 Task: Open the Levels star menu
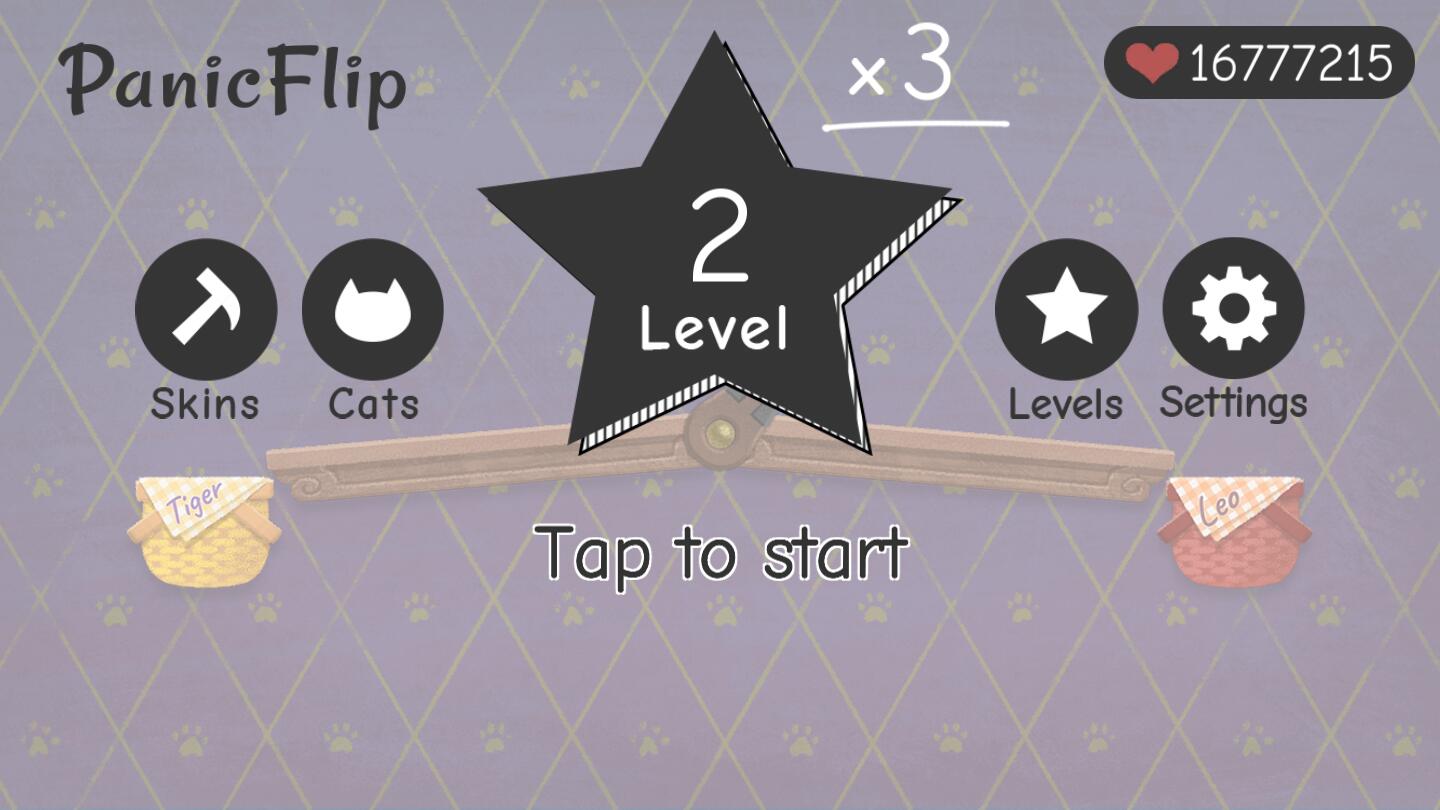click(1064, 310)
